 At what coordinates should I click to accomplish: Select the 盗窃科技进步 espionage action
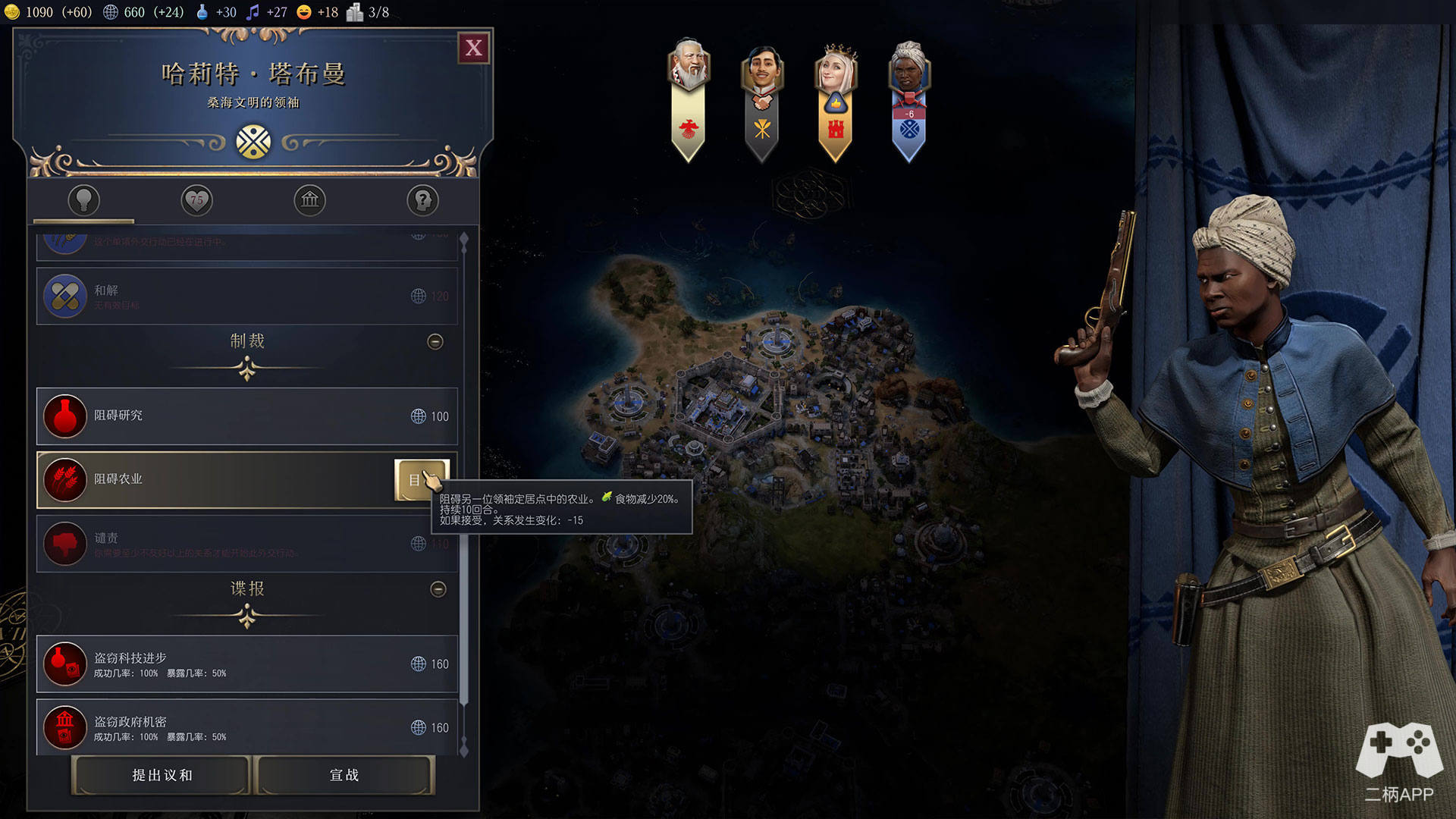click(246, 664)
